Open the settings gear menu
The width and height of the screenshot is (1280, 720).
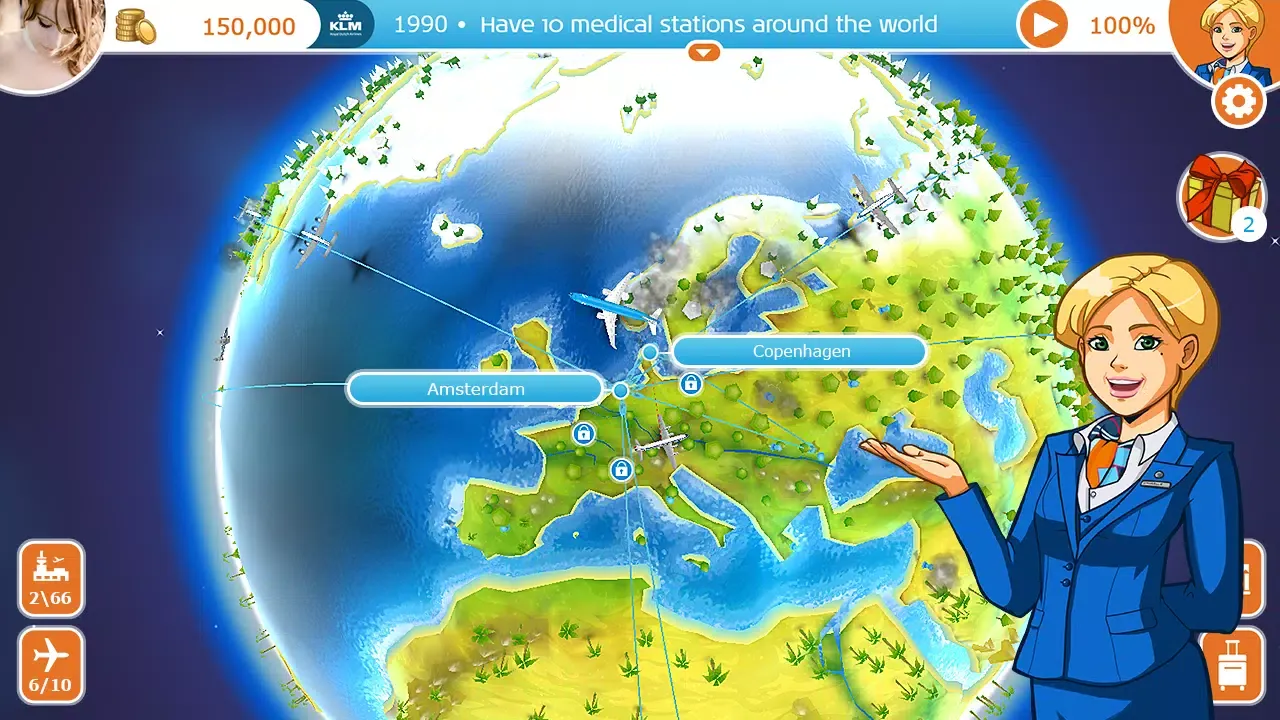[x=1237, y=101]
